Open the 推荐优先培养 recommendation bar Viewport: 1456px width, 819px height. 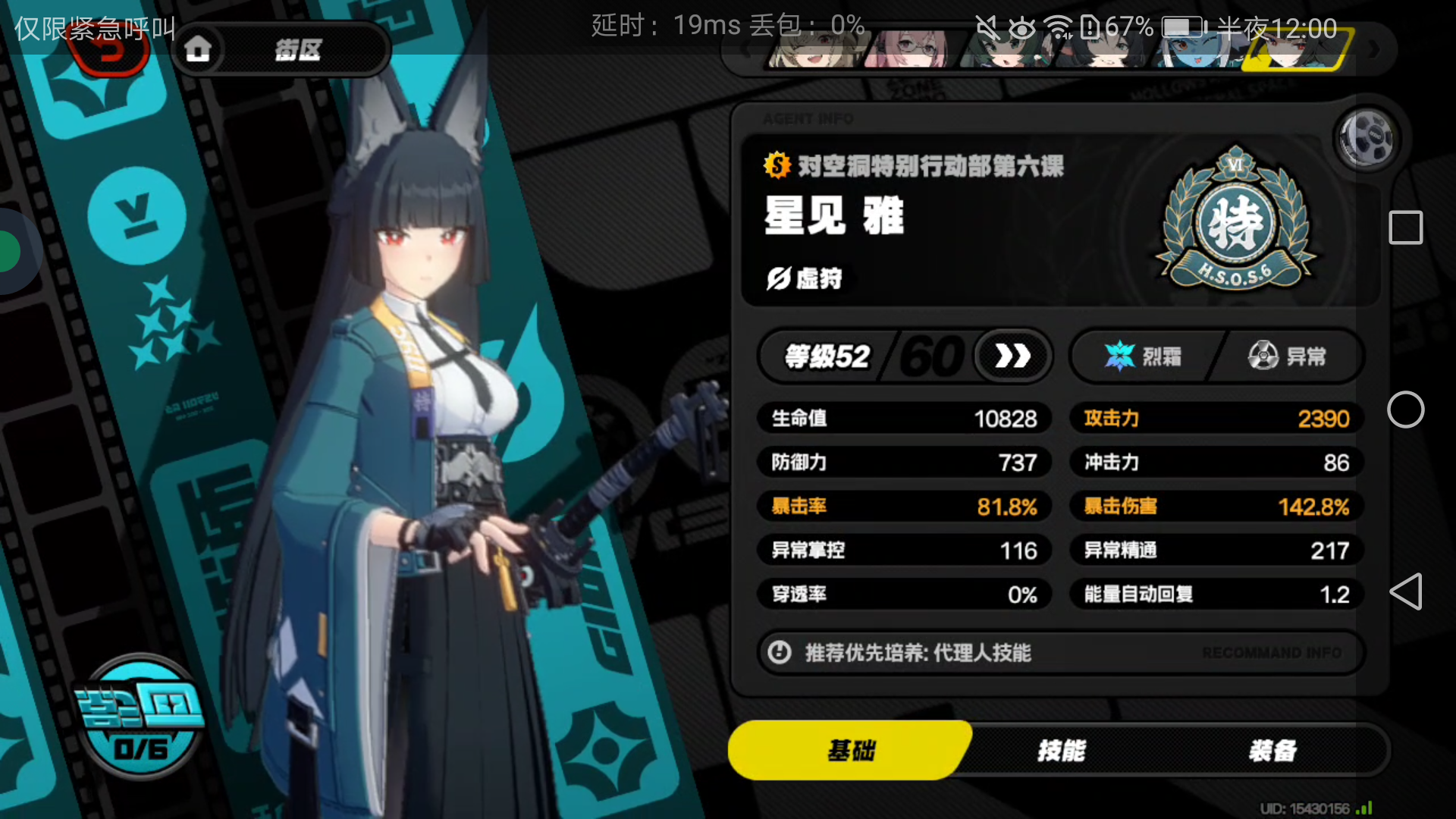(1060, 652)
